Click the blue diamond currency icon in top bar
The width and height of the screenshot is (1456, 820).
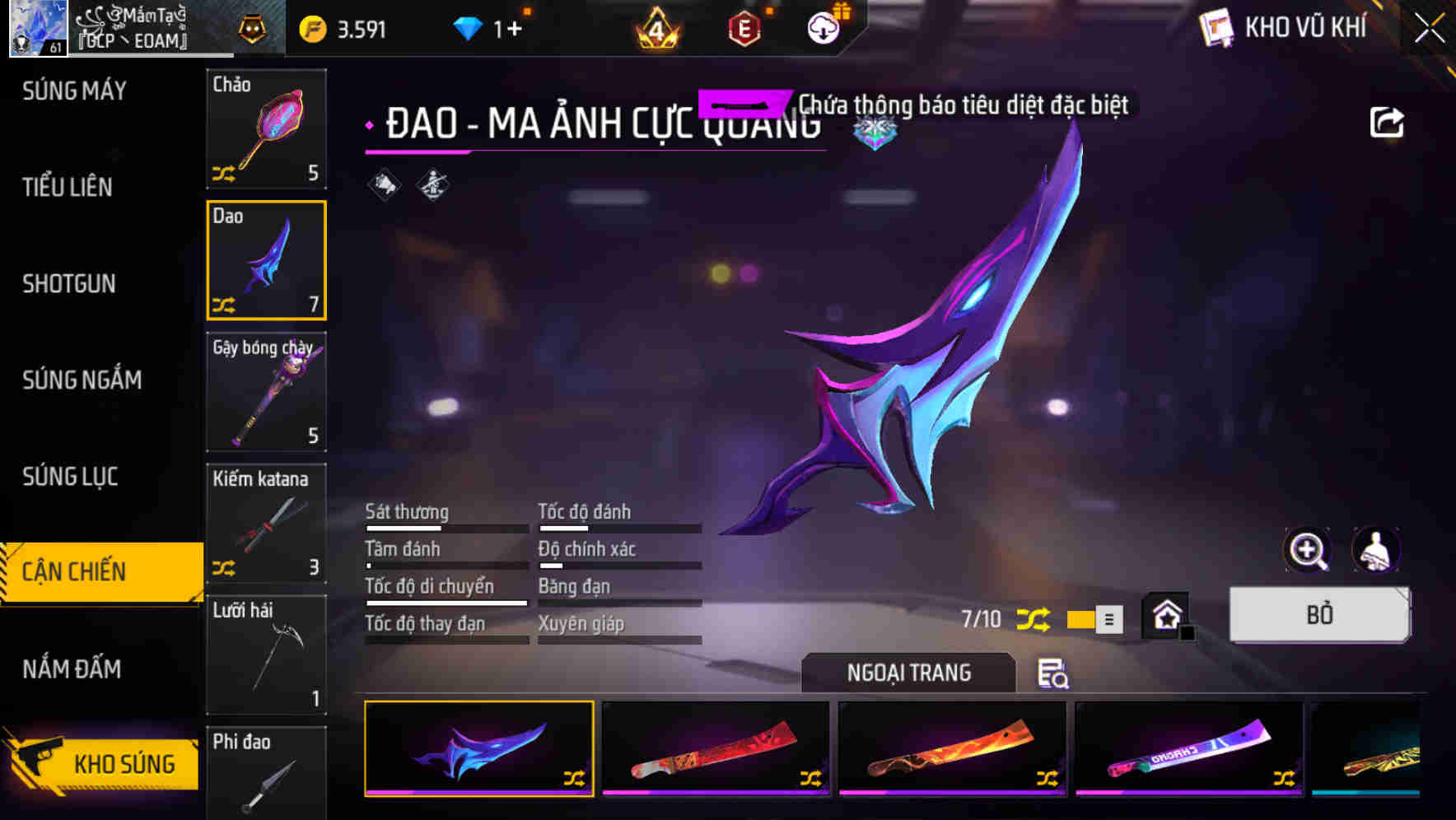pos(469,26)
